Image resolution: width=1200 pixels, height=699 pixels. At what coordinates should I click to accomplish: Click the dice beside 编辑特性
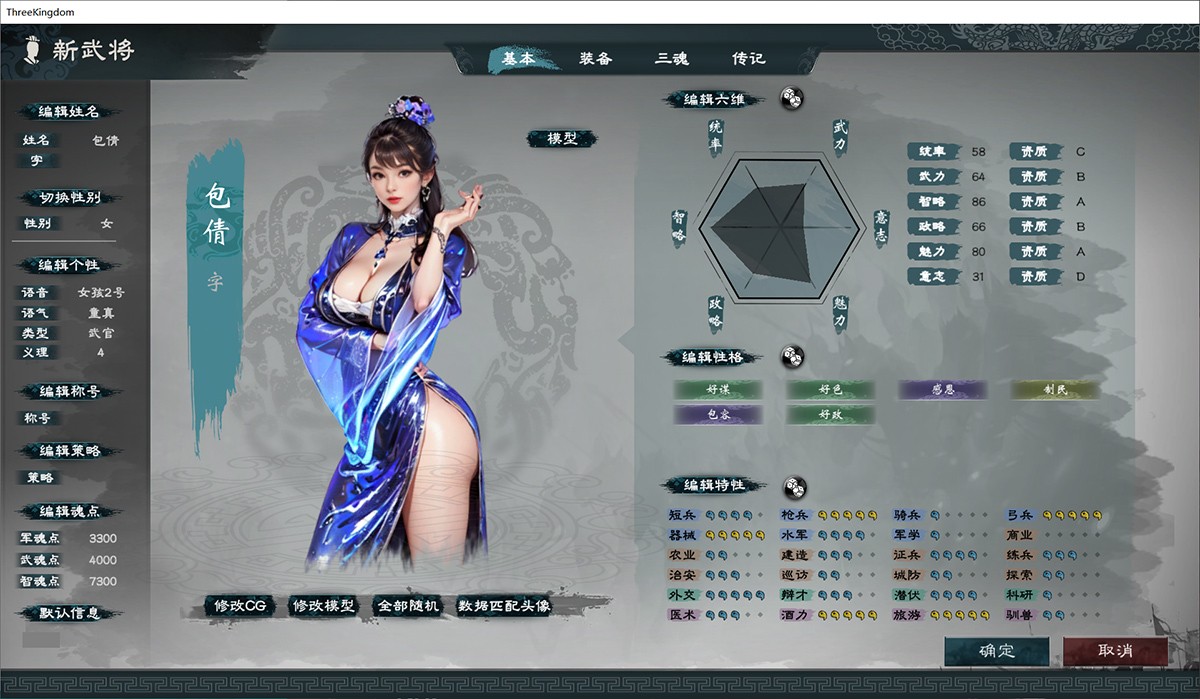click(x=793, y=485)
